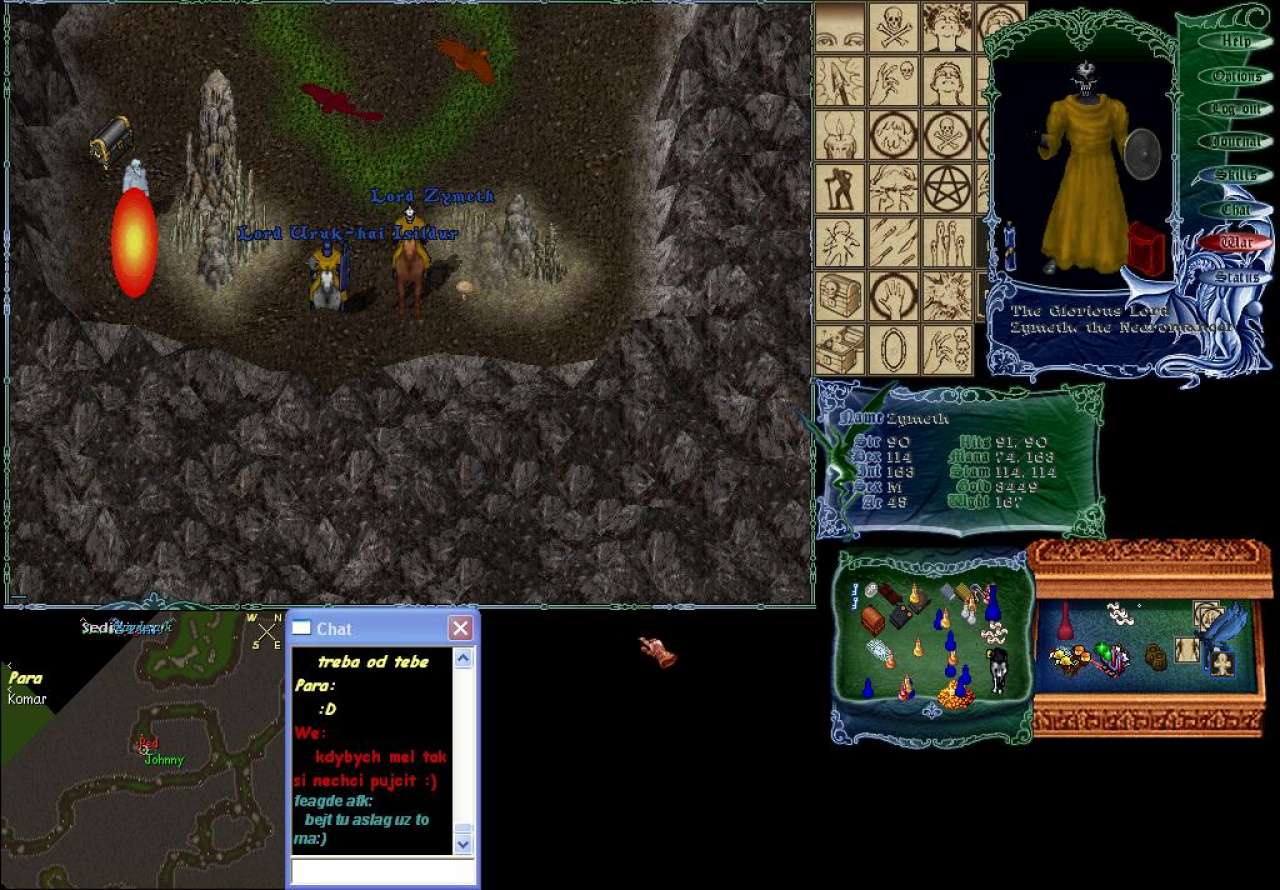The image size is (1280, 890).
Task: Open Chat from the paperdoll
Action: coord(1235,210)
